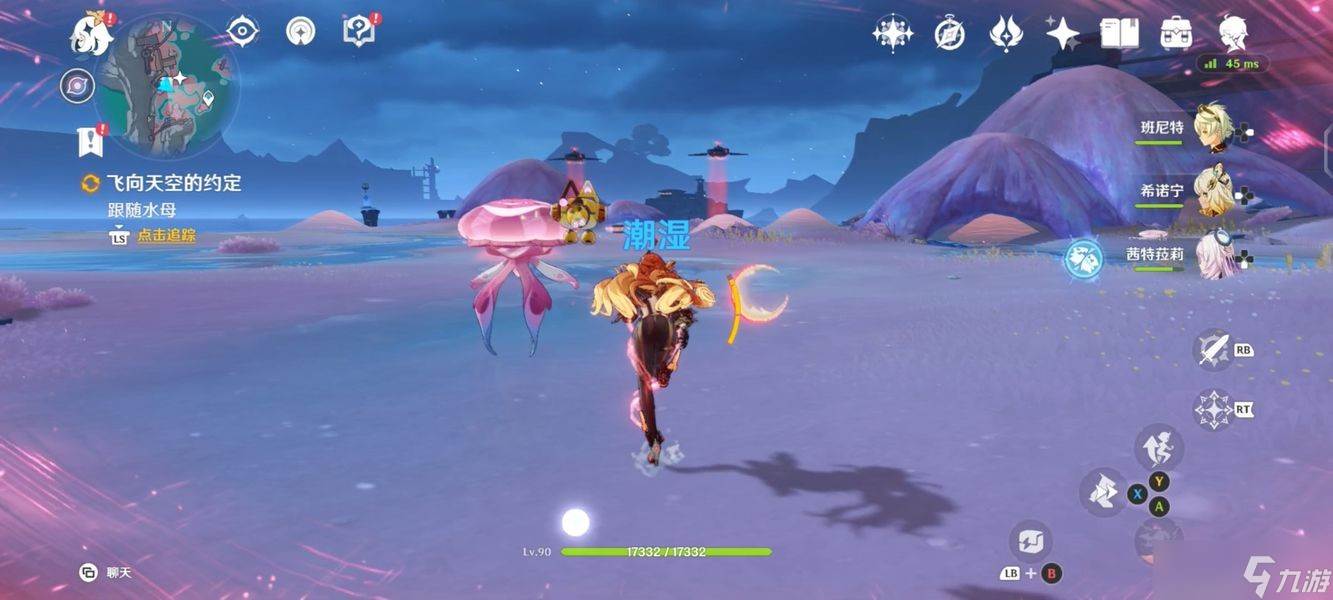Activate the sword normal attack button

tap(1213, 349)
